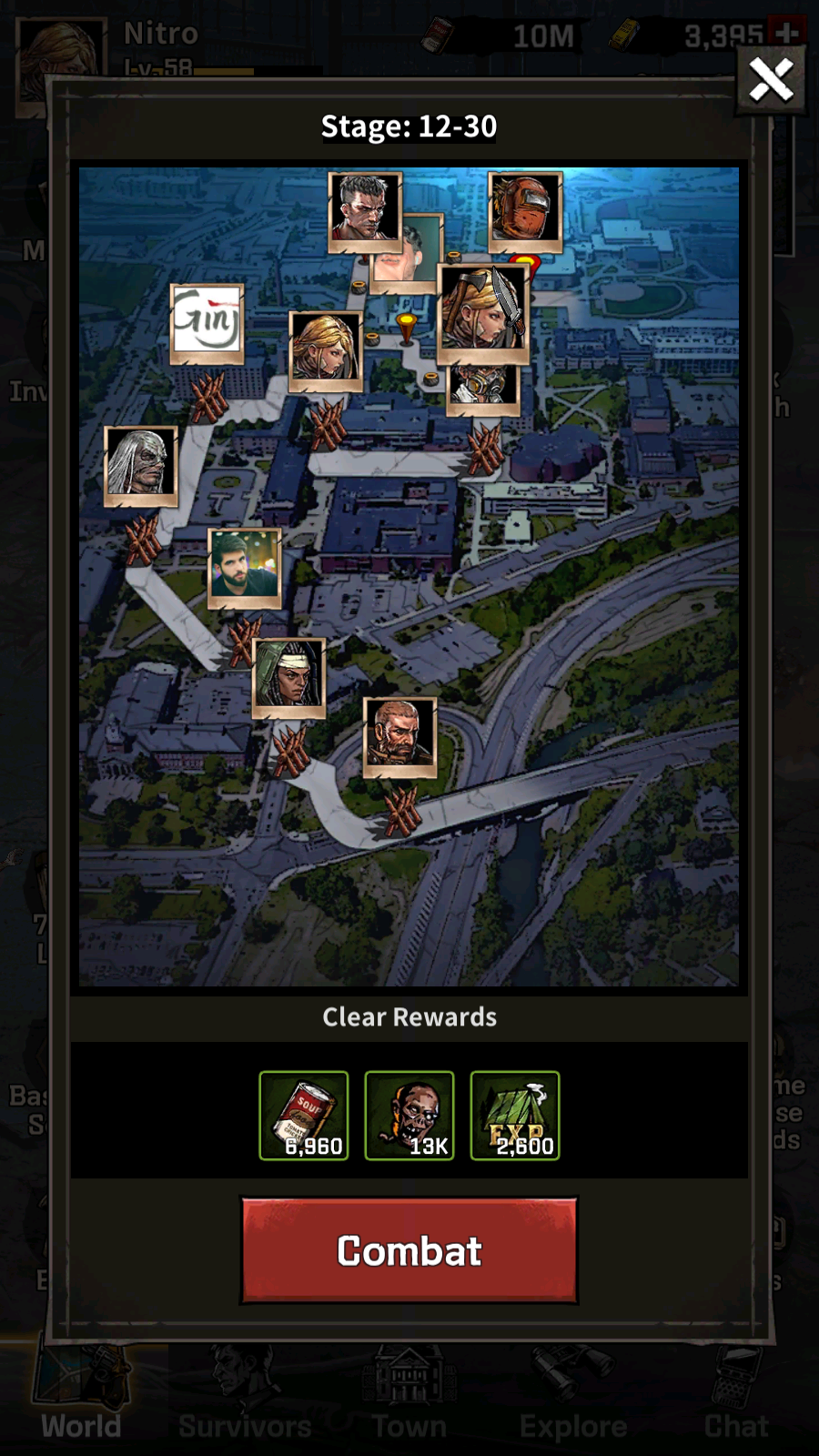Select the blonde woman with axe portrait
Viewport: 819px width, 1456px height.
click(x=482, y=309)
